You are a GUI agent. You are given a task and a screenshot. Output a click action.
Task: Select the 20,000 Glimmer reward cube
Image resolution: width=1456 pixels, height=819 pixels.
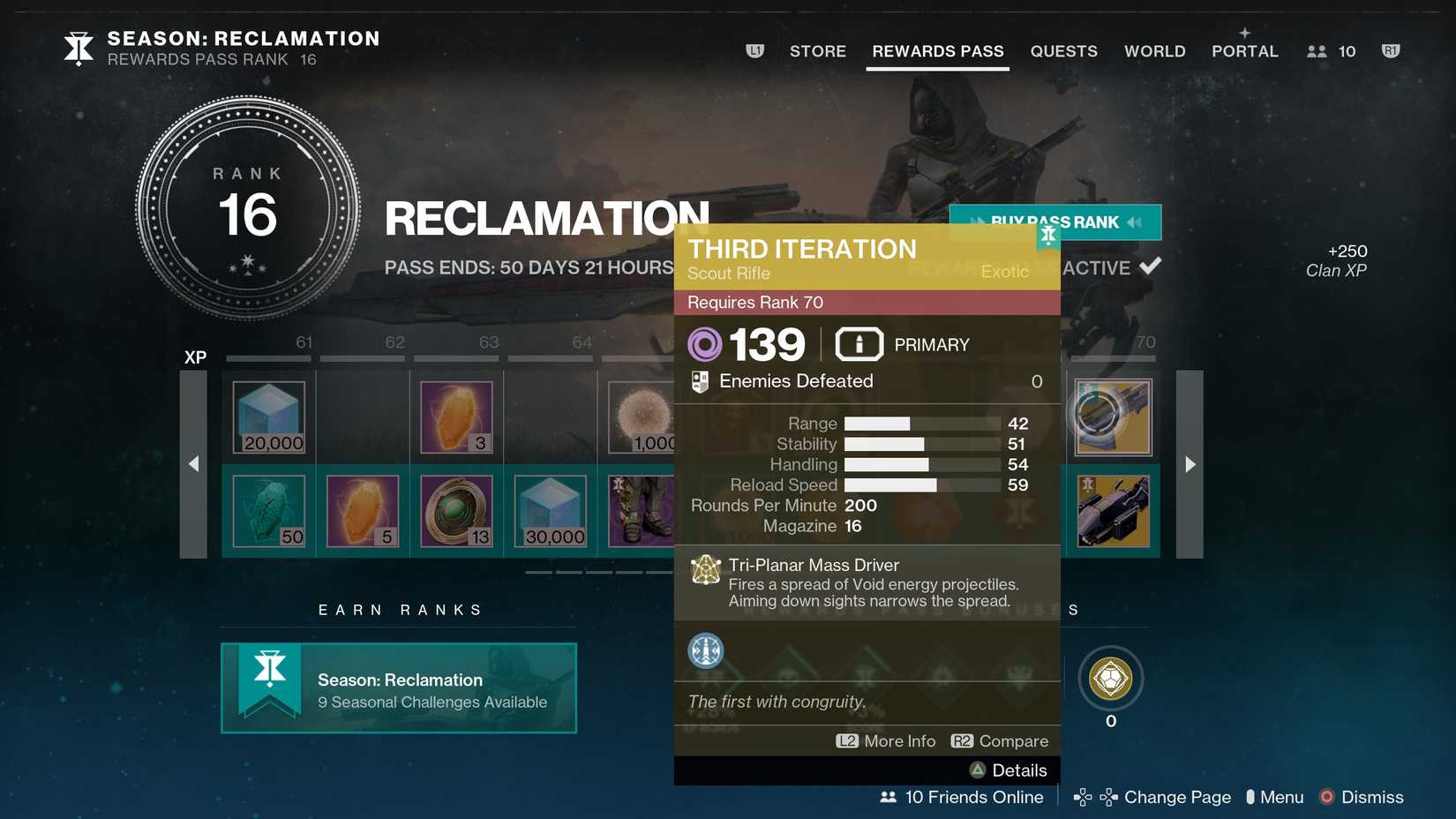268,417
